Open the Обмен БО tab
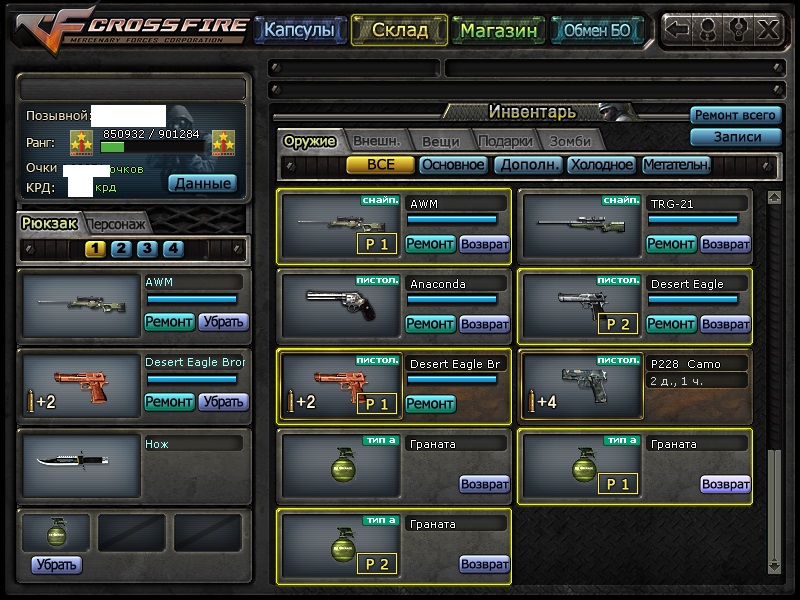This screenshot has width=800, height=600. tap(597, 30)
